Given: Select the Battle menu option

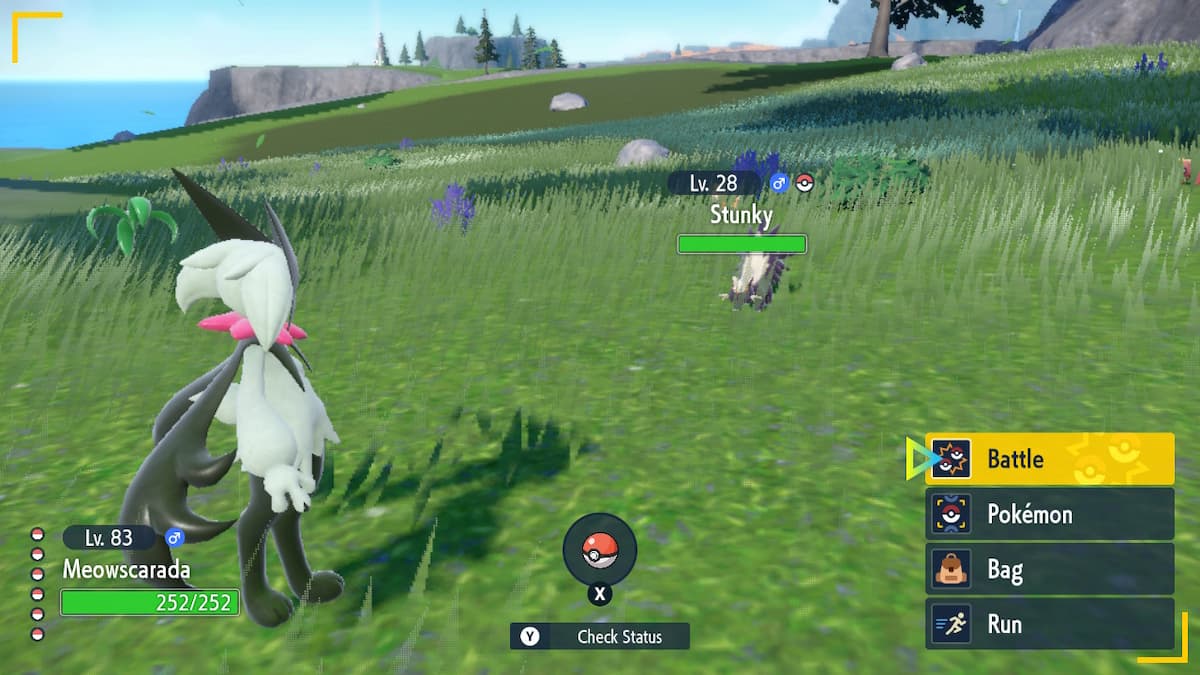Looking at the screenshot, I should tap(1049, 459).
